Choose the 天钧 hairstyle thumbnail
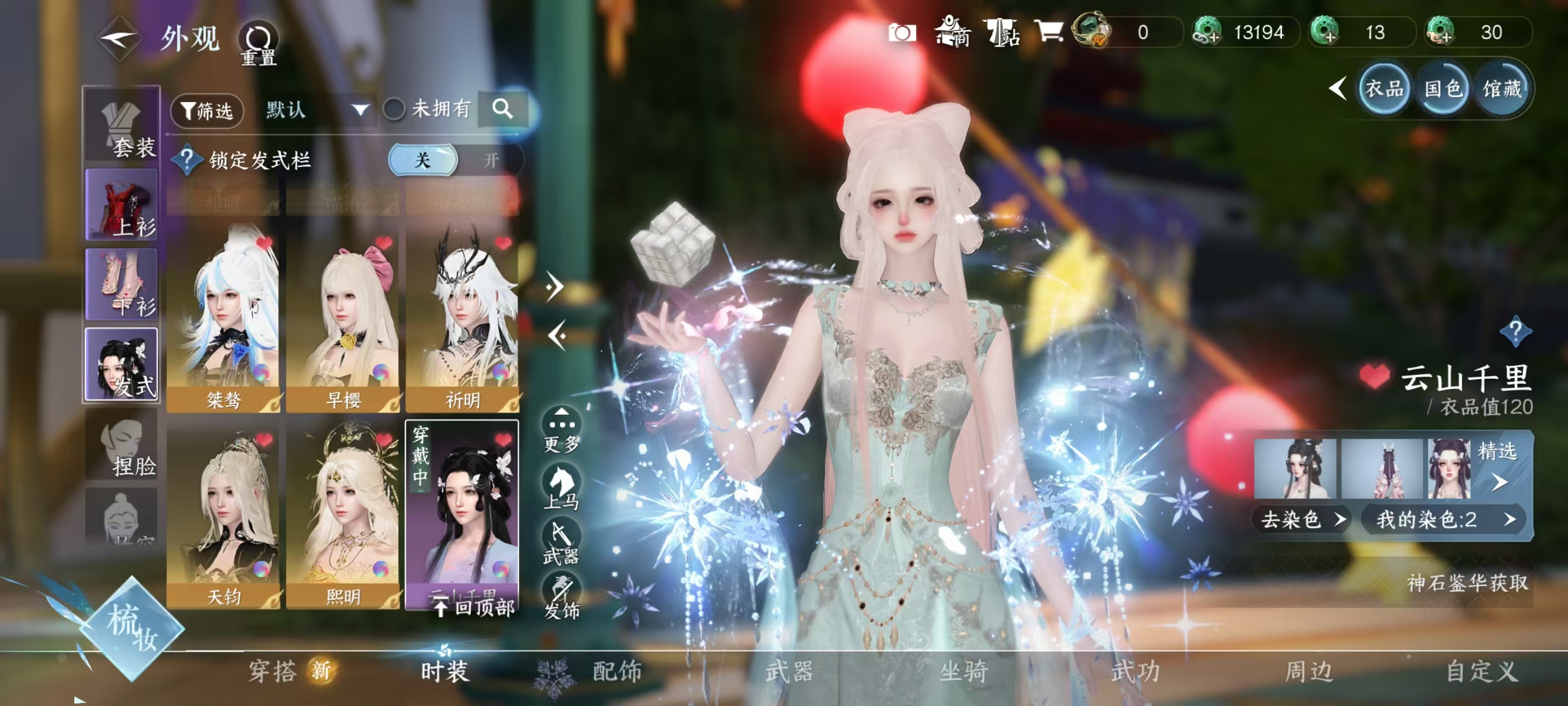Screen dimensions: 1568x706 coord(223,515)
